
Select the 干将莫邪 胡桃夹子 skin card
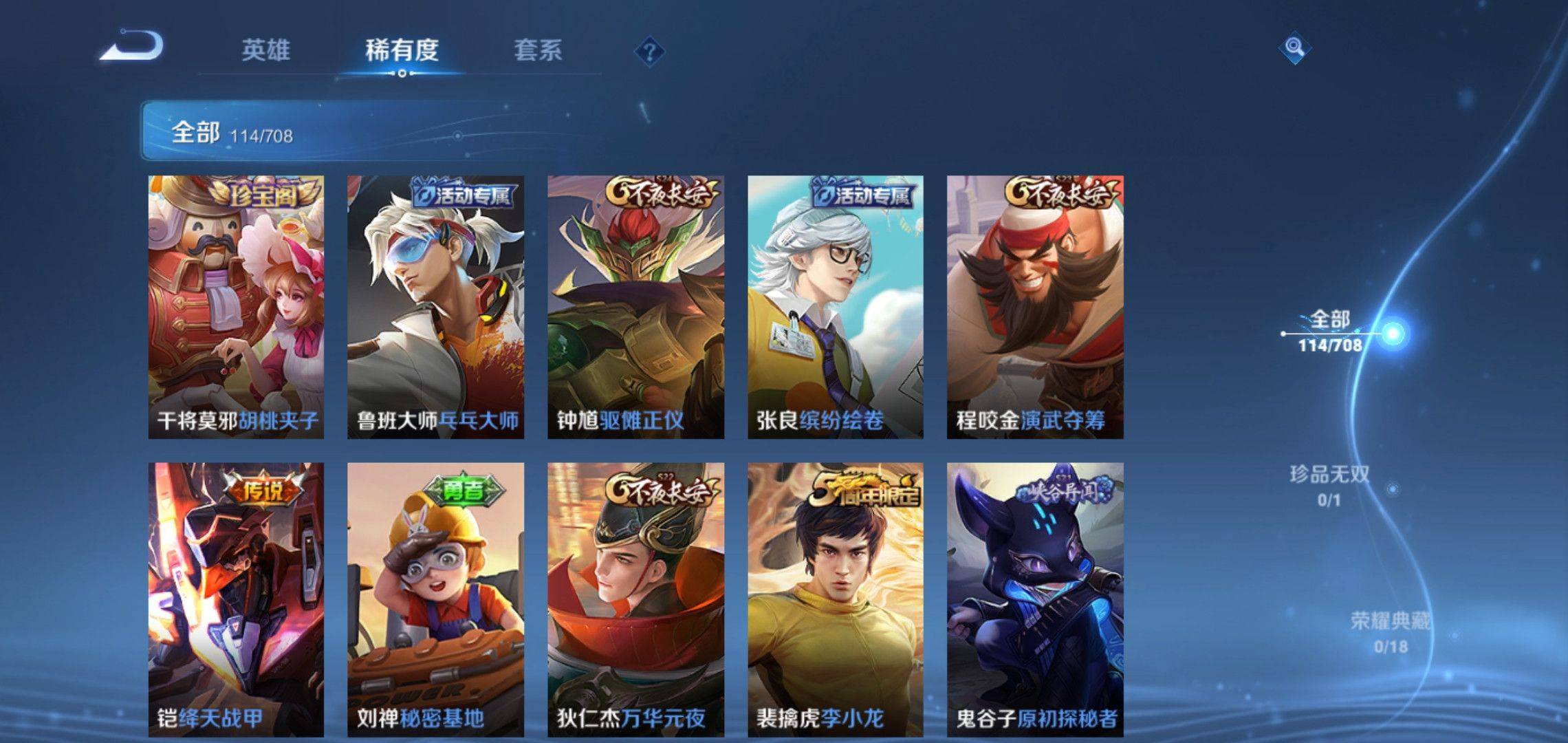click(x=236, y=307)
